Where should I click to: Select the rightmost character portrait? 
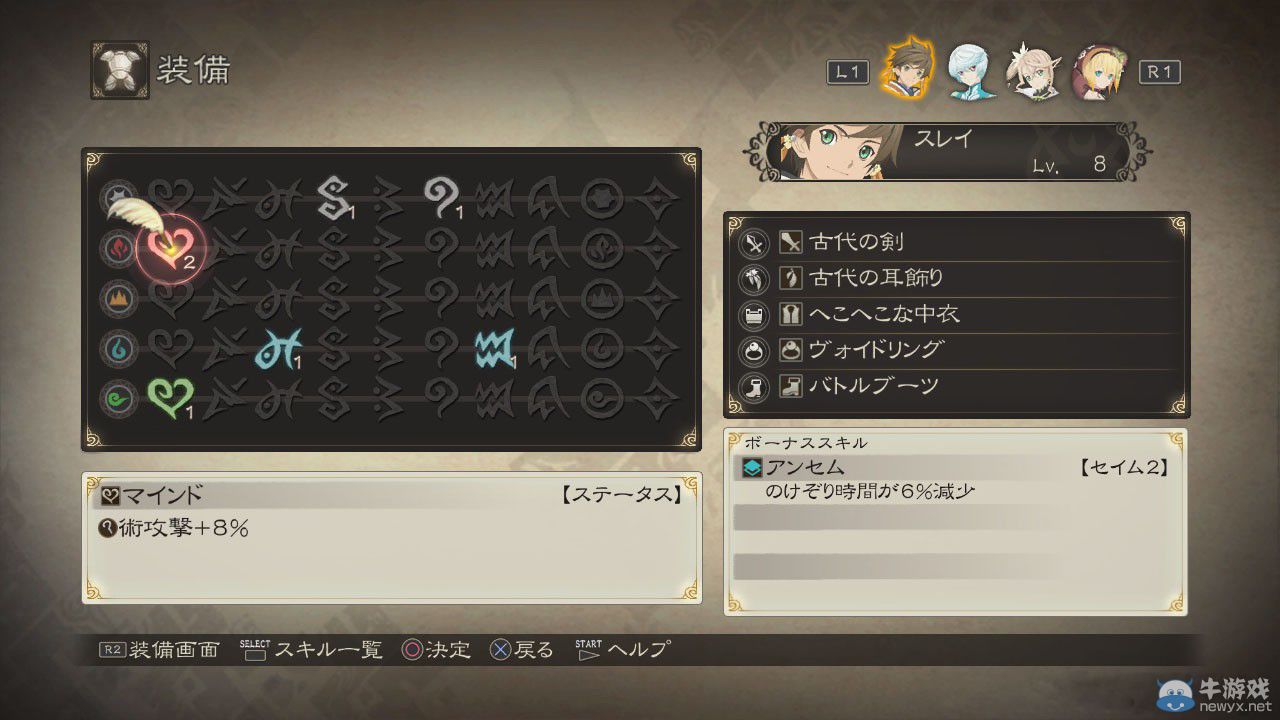1098,71
